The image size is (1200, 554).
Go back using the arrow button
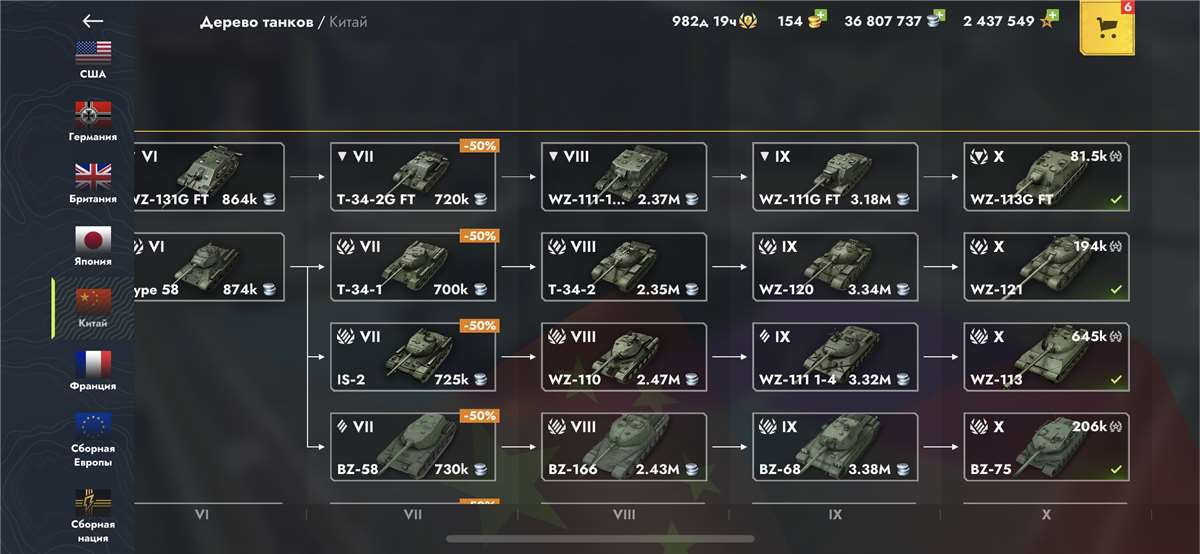(x=93, y=21)
